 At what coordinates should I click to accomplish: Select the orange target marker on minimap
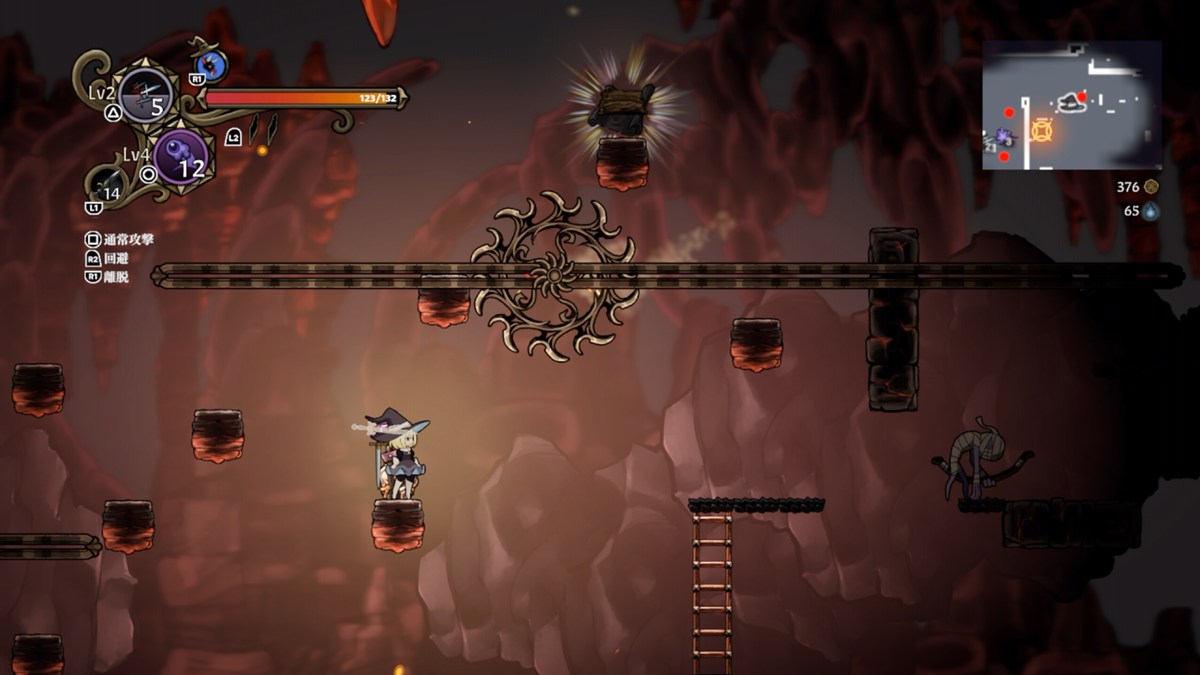point(1042,130)
